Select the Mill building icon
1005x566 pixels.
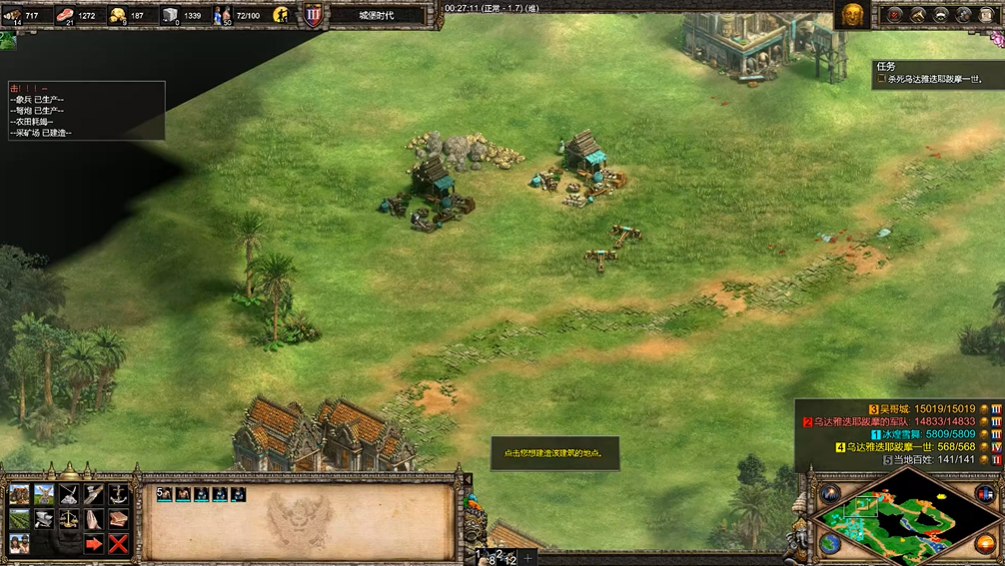(44, 495)
